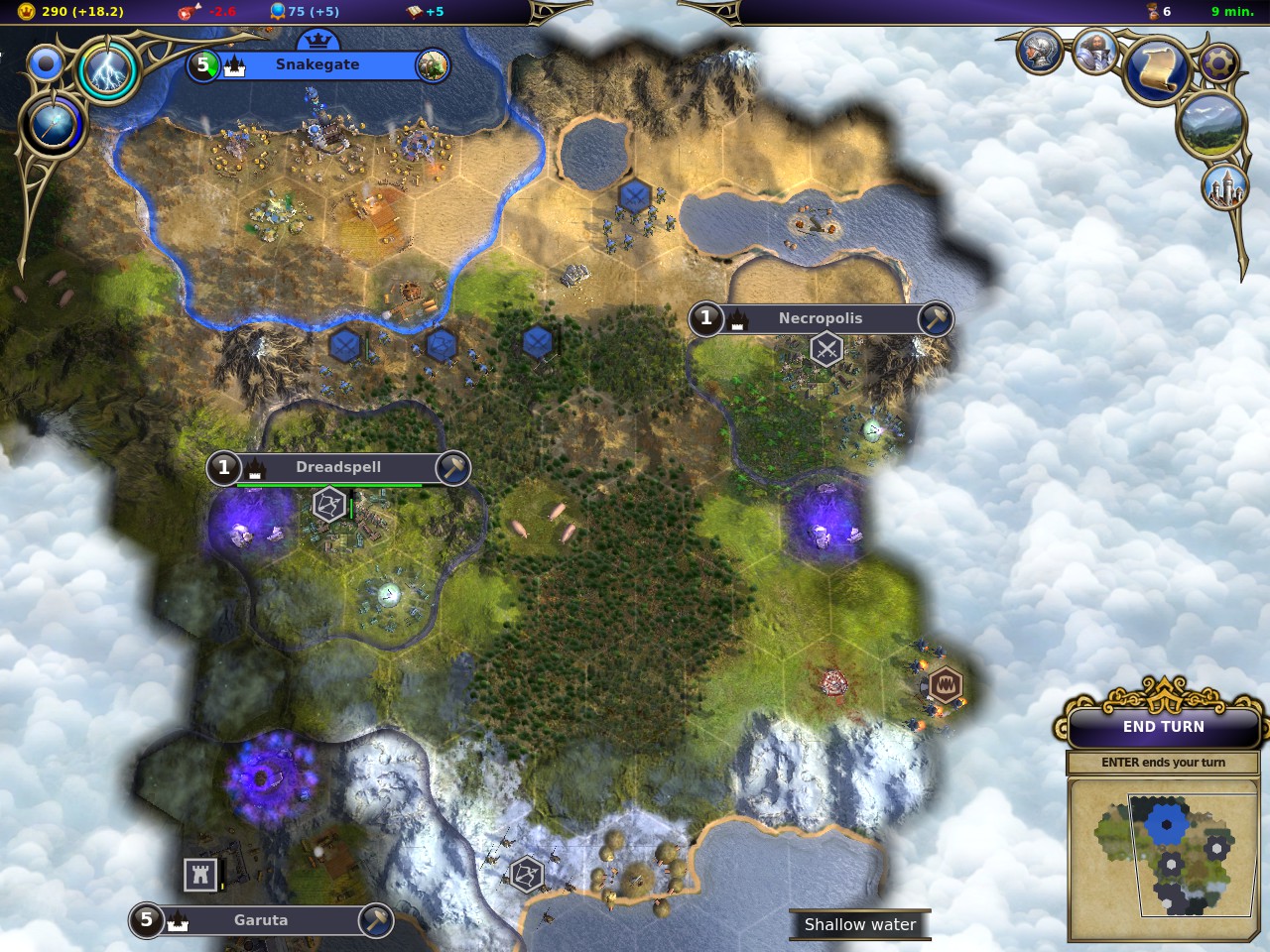Select the Garuta city banner
This screenshot has width=1270, height=952.
[x=260, y=920]
